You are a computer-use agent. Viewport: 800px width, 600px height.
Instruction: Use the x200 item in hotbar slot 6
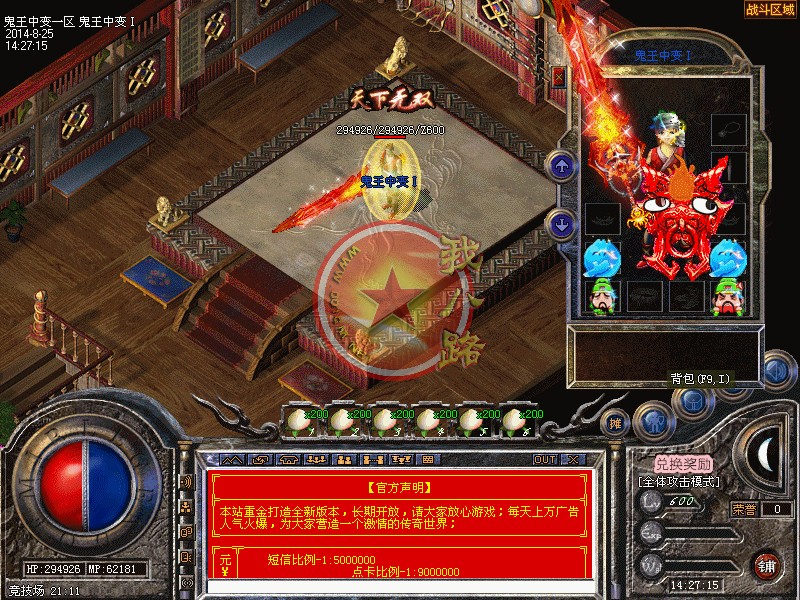516,424
